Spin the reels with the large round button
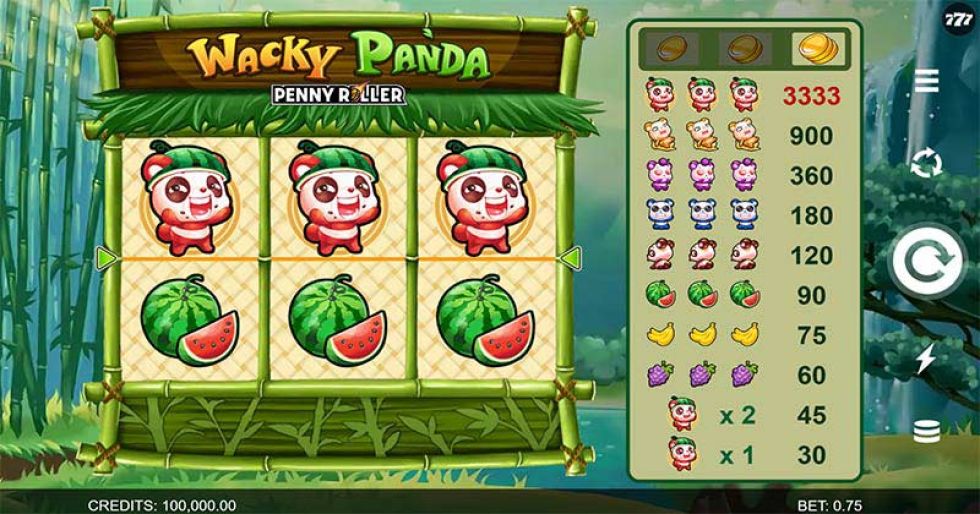The image size is (980, 514). (x=927, y=262)
